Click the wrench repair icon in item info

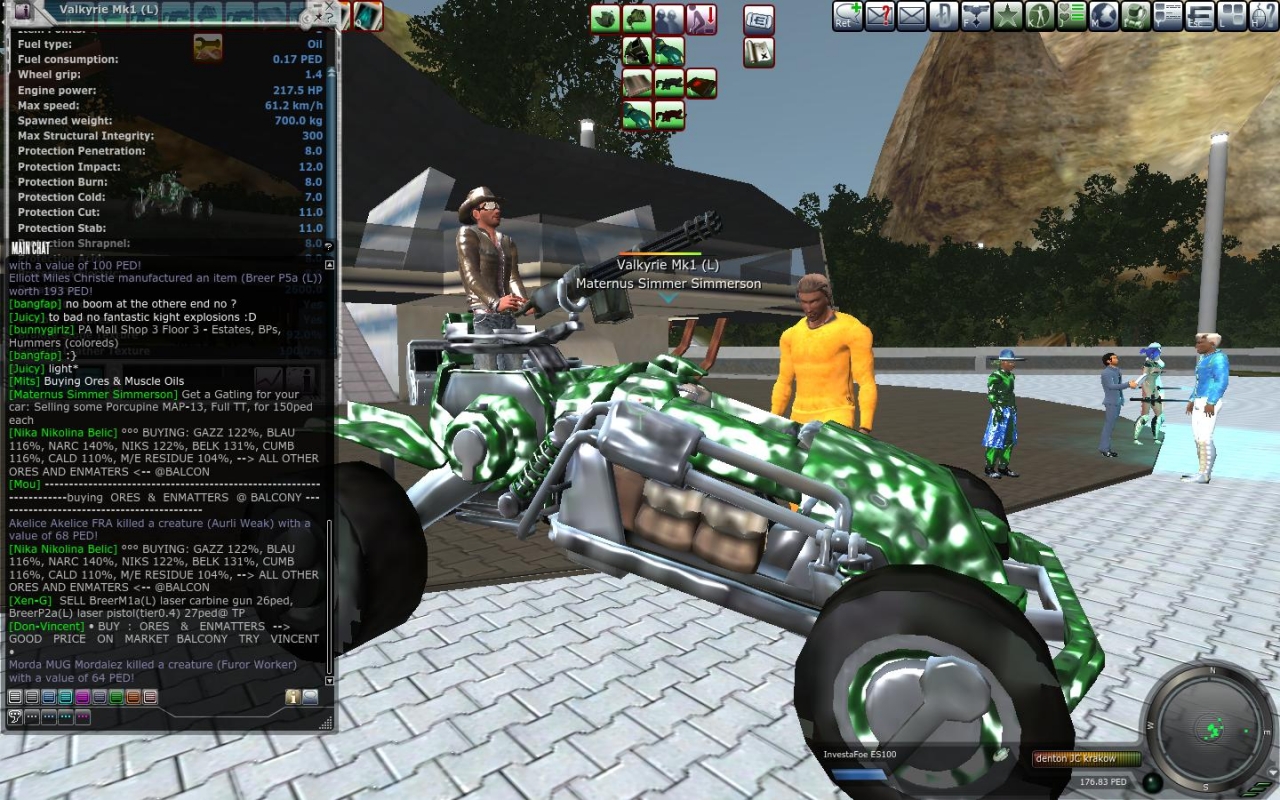click(x=208, y=47)
